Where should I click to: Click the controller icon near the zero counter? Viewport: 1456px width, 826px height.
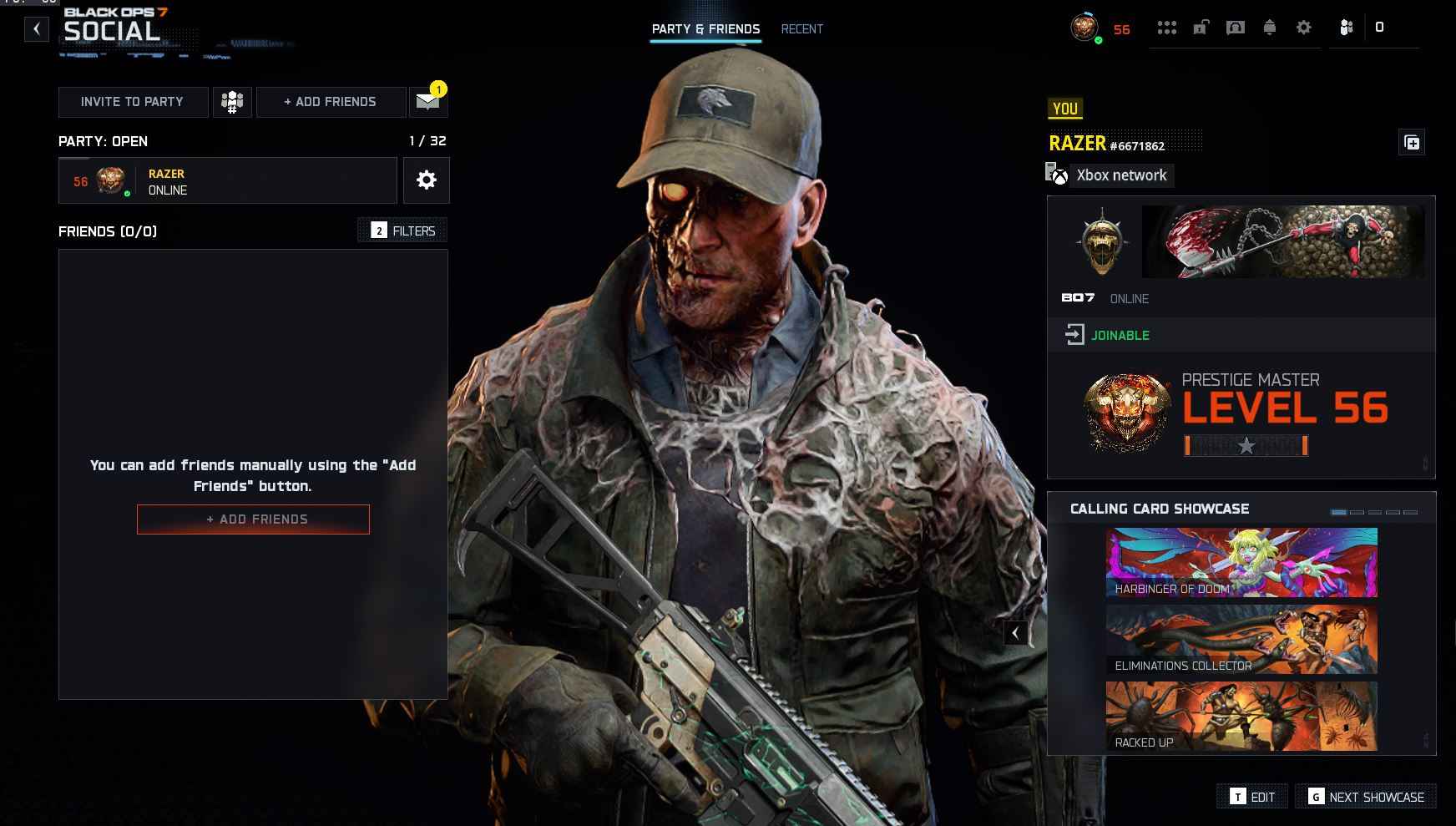[1343, 27]
